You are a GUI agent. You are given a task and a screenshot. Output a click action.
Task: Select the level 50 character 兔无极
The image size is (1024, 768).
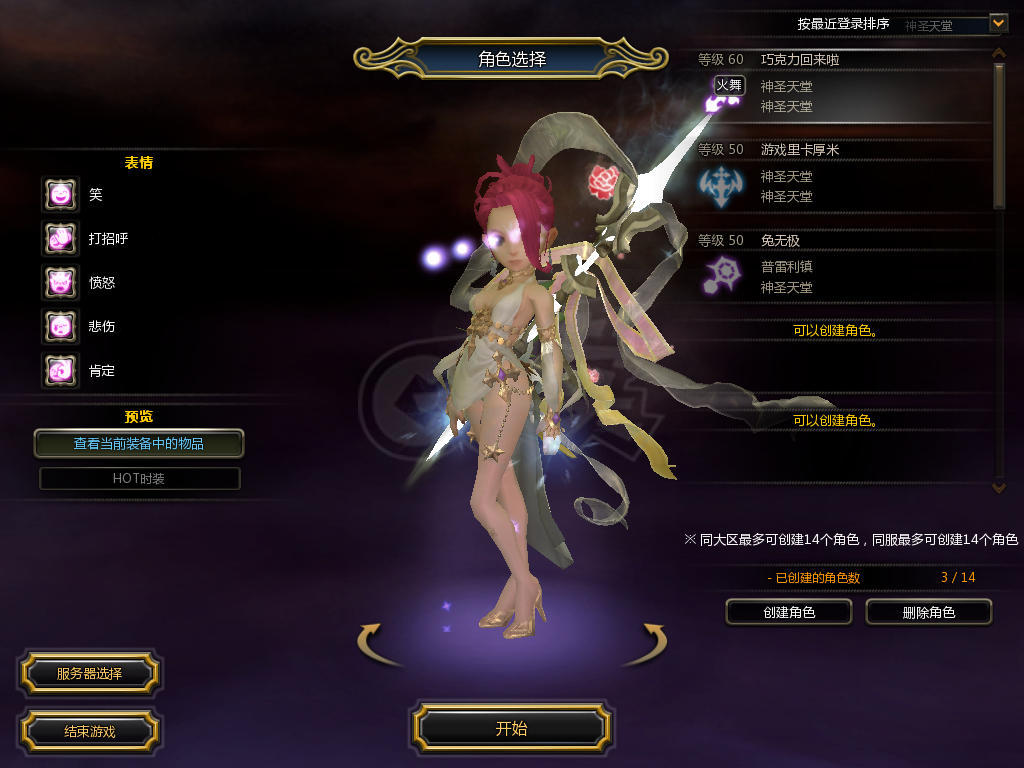point(840,267)
